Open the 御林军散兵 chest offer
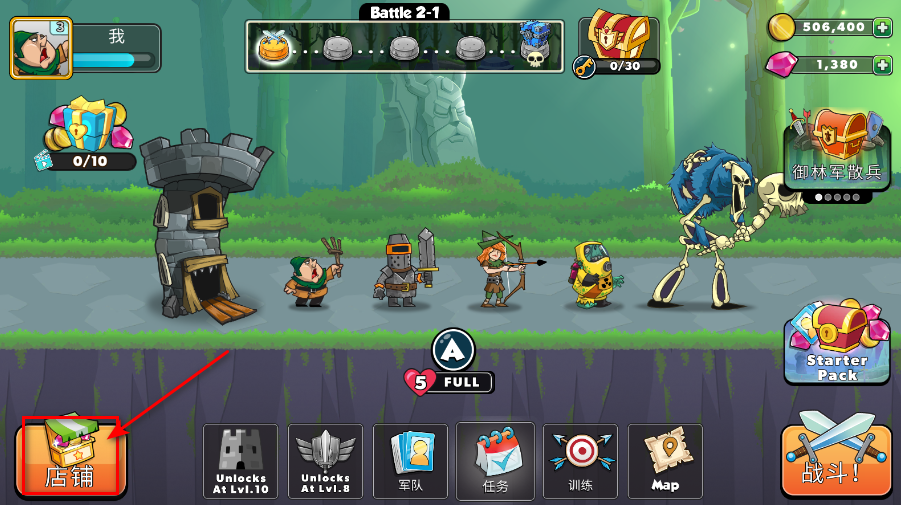 [x=837, y=150]
